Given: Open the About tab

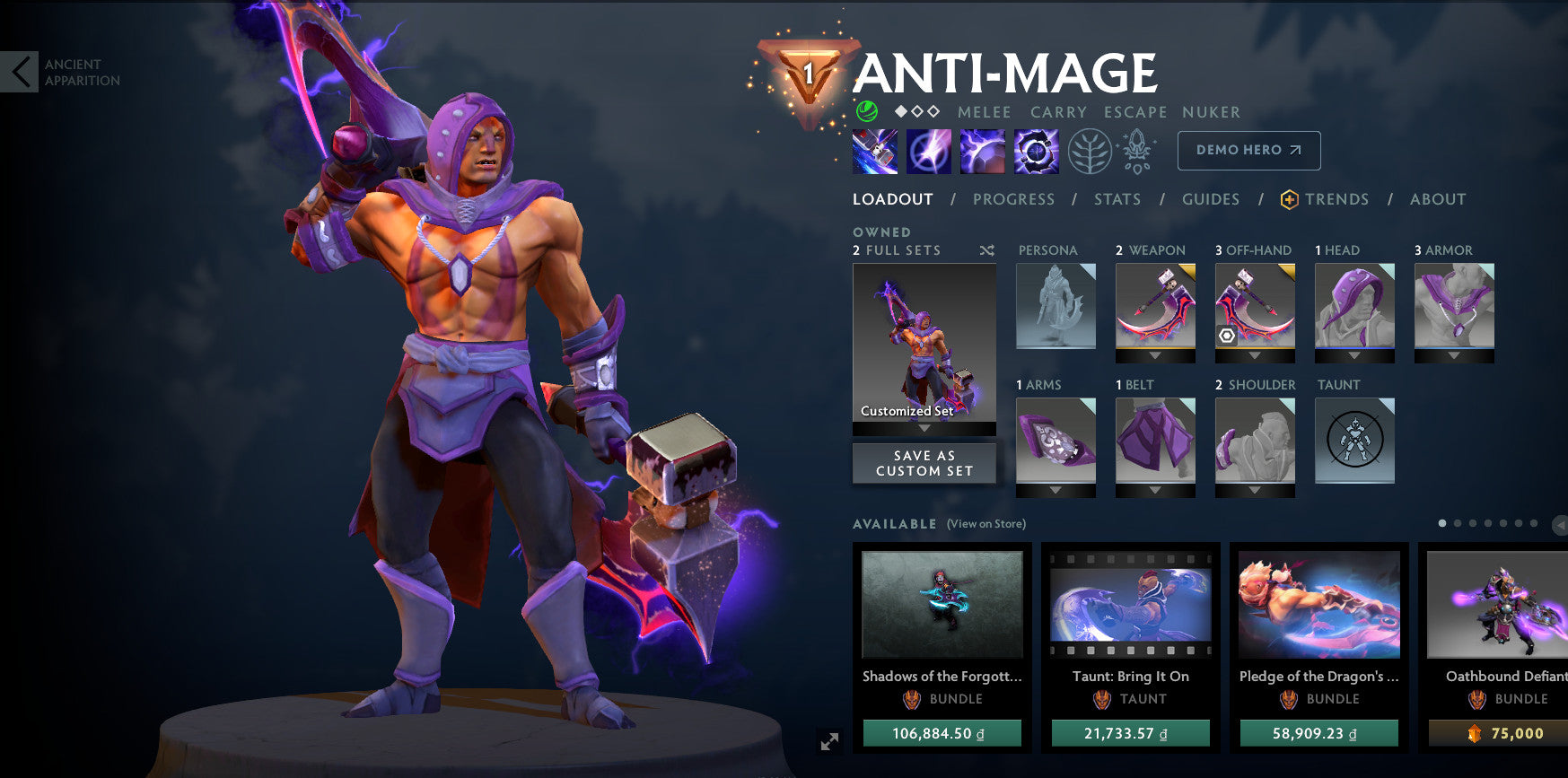Looking at the screenshot, I should click(1437, 199).
